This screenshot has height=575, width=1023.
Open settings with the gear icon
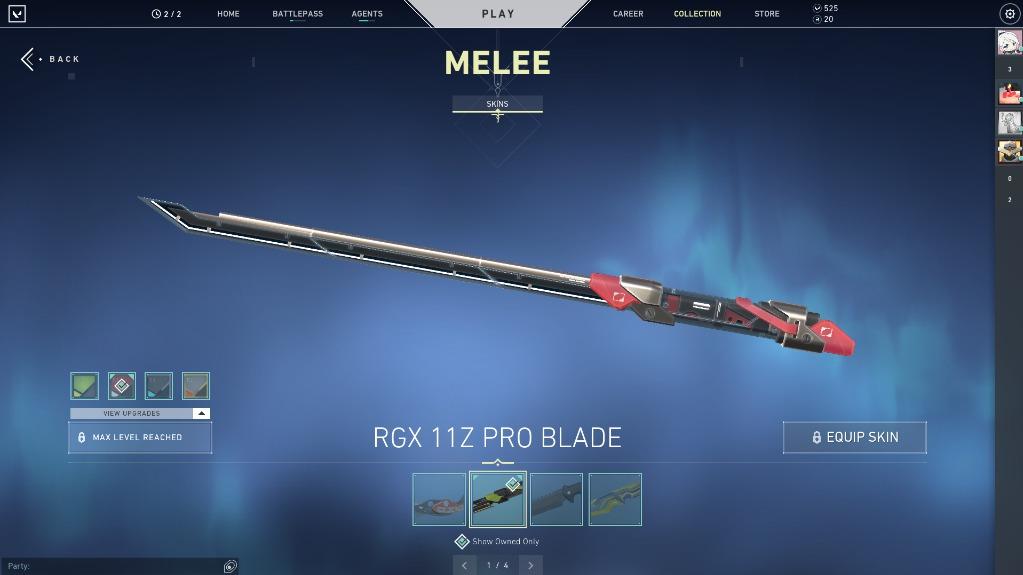(x=1009, y=14)
